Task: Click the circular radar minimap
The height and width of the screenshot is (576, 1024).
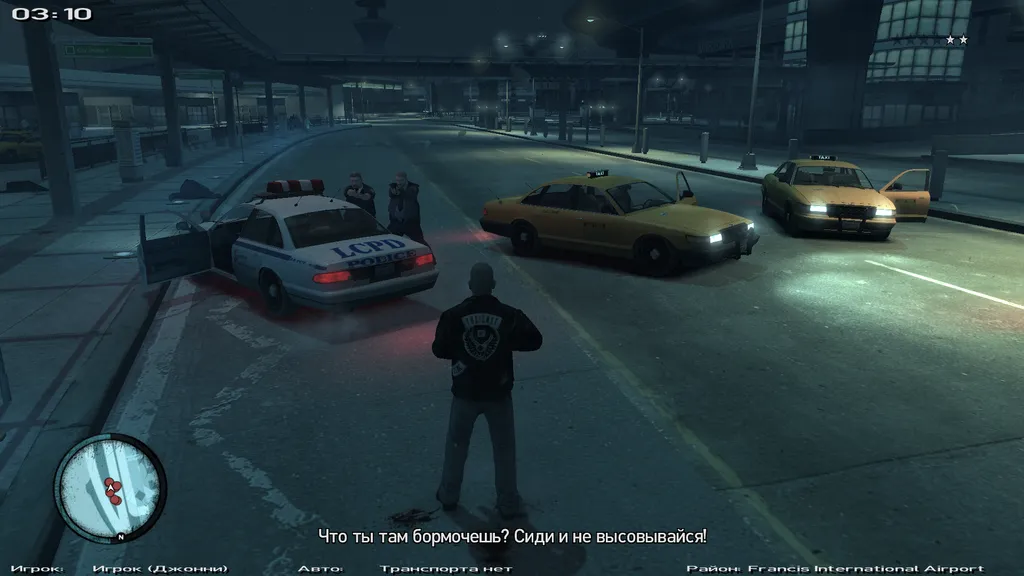Action: coord(109,487)
